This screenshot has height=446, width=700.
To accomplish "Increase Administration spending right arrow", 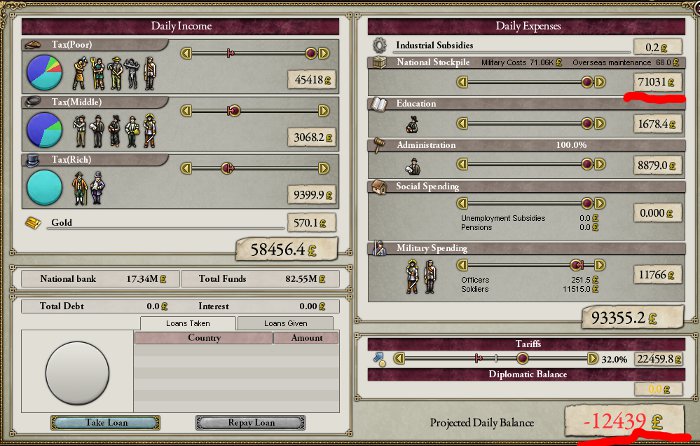I will coord(600,166).
